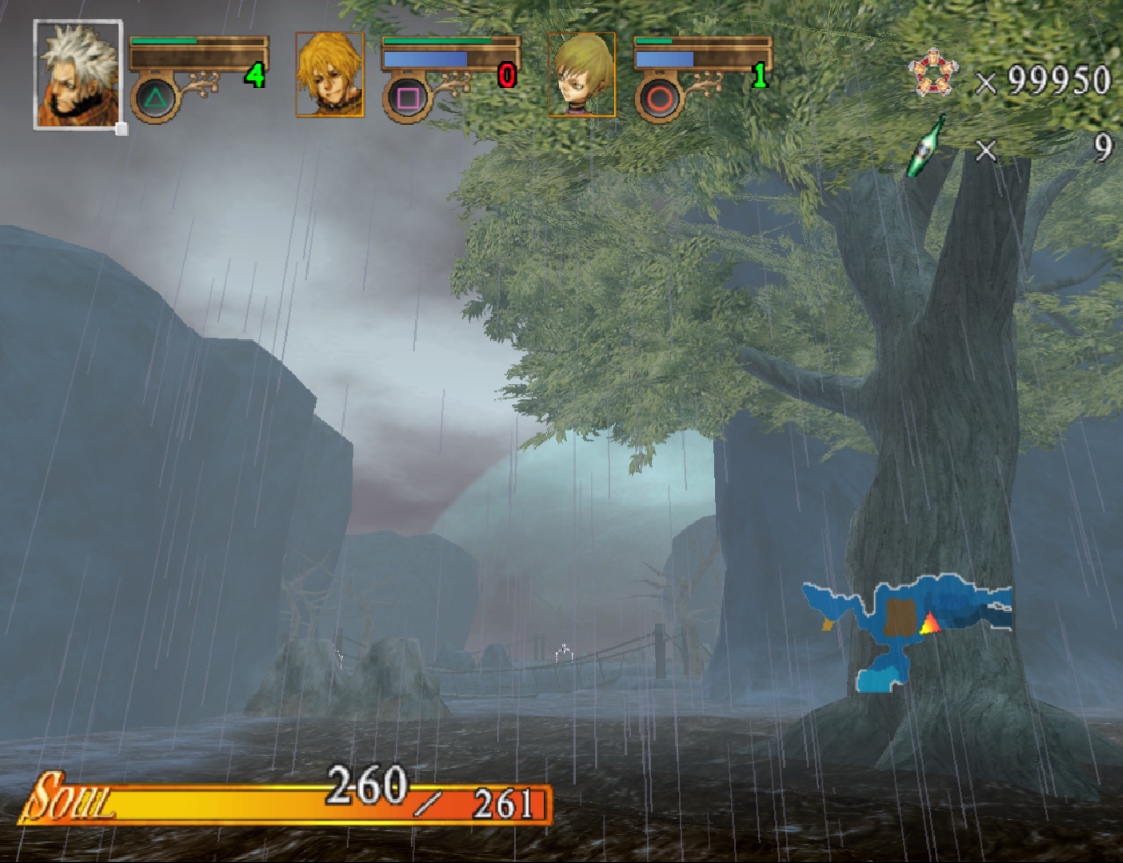Click the green bottle item icon
1123x863 pixels.
926,147
